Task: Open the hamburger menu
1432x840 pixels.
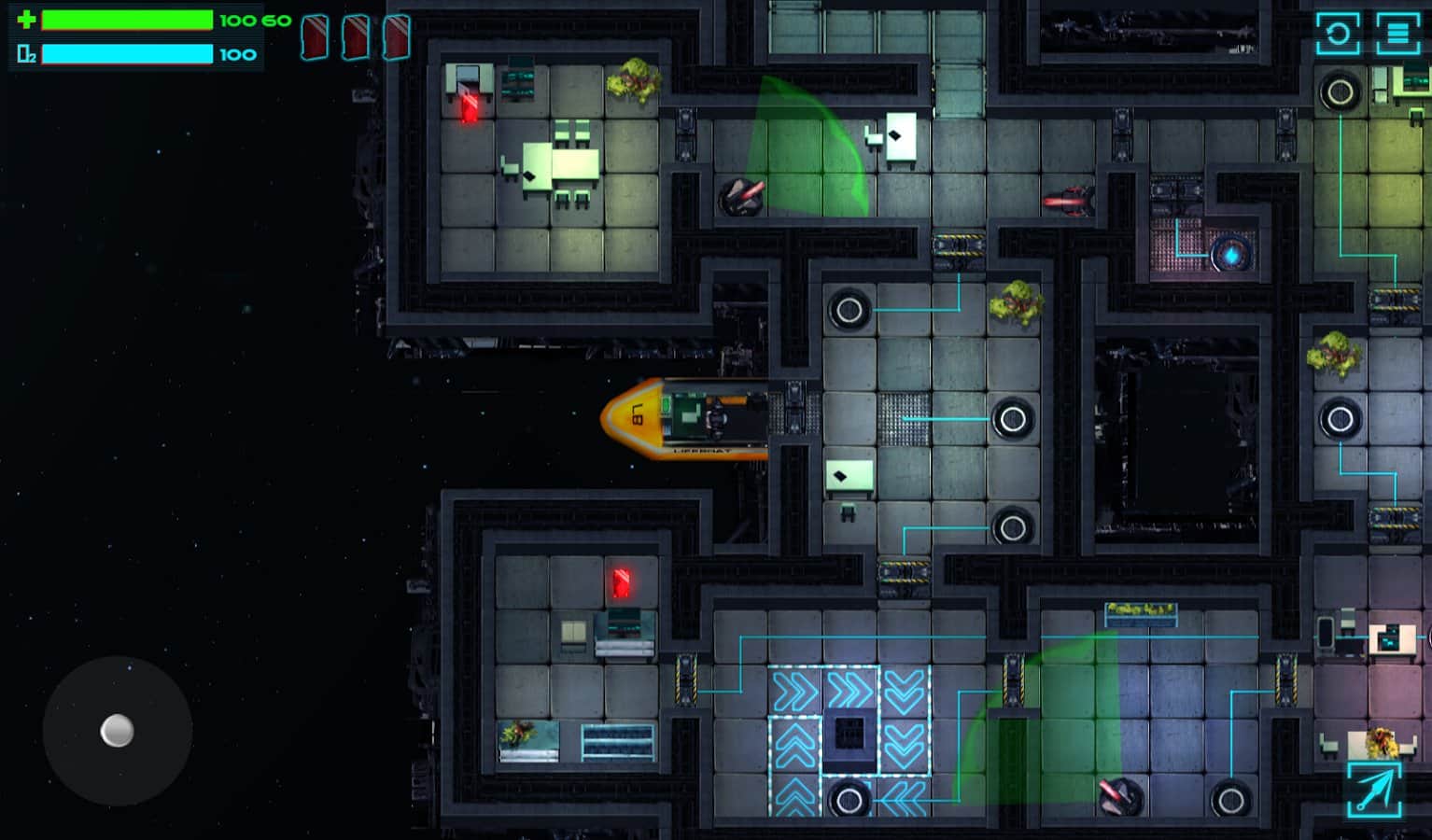Action: tap(1397, 35)
